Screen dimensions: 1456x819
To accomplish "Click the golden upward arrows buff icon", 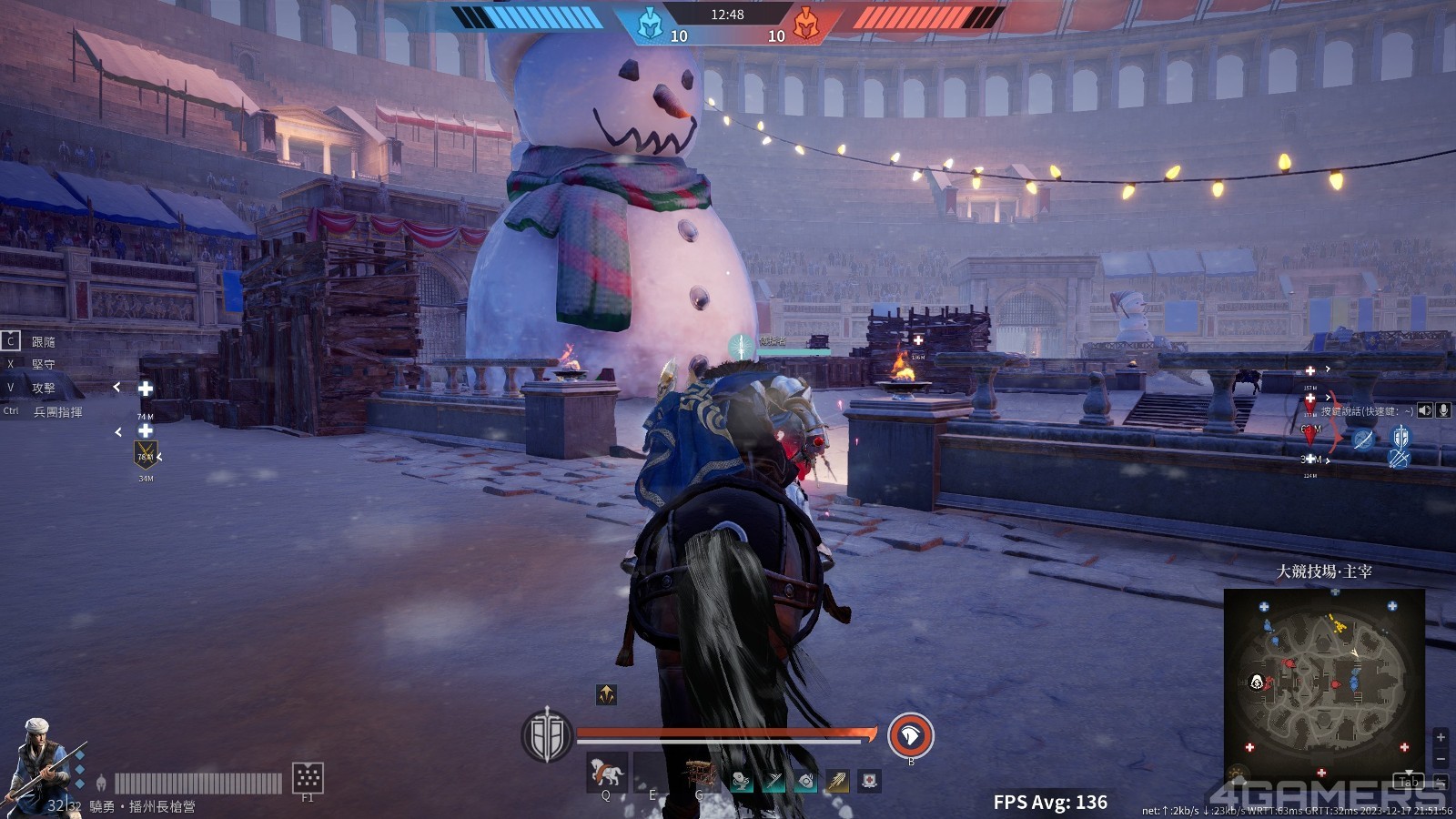I will tap(606, 695).
